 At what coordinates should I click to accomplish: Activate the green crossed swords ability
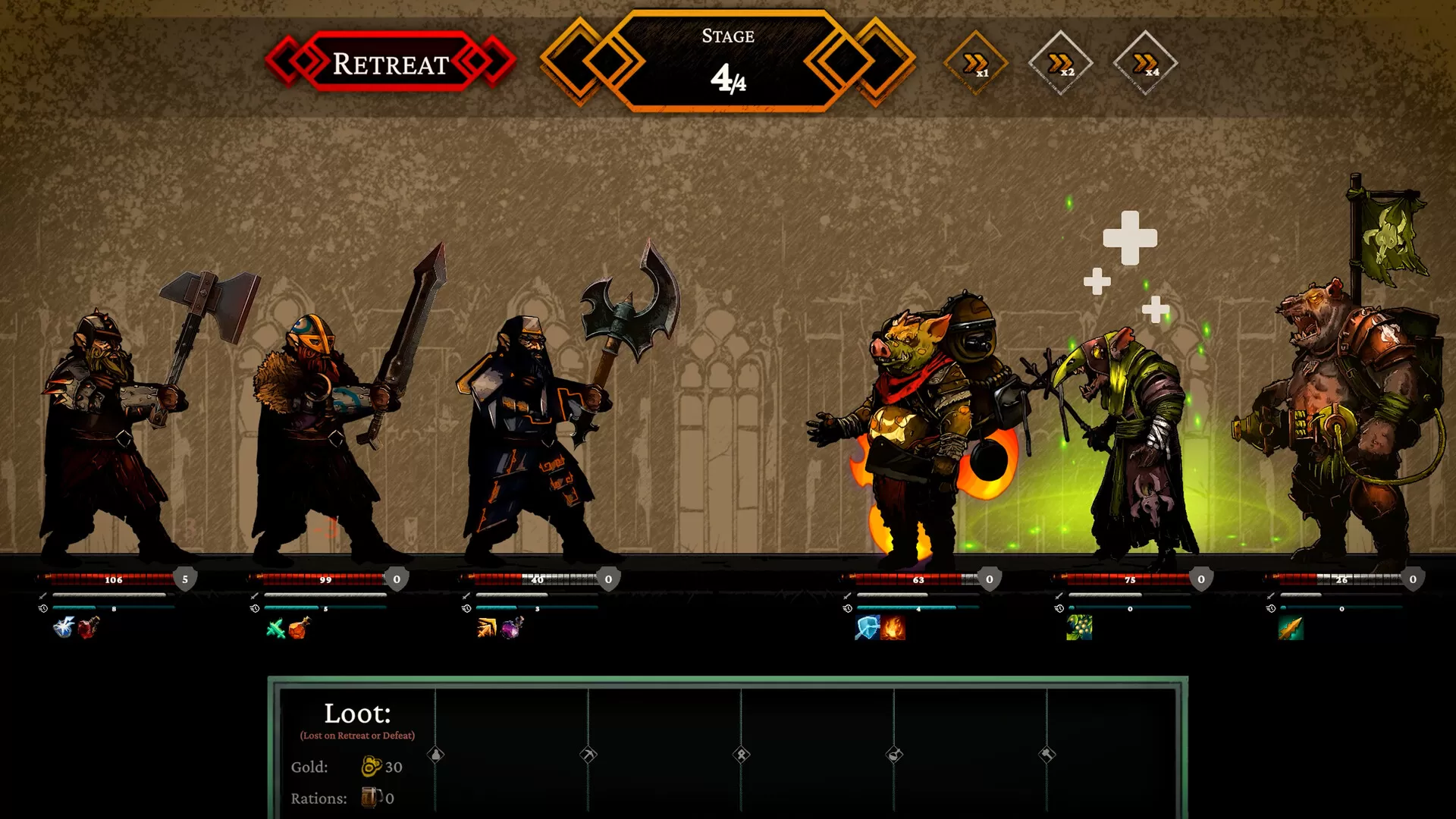276,629
